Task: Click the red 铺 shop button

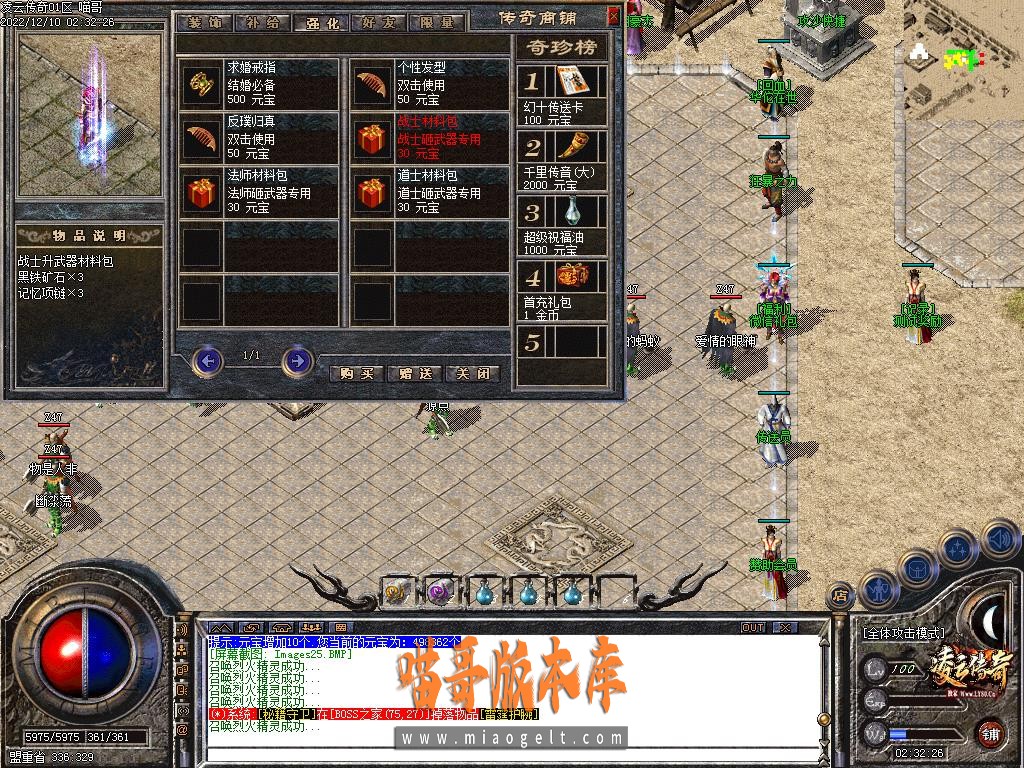Action: click(x=989, y=732)
